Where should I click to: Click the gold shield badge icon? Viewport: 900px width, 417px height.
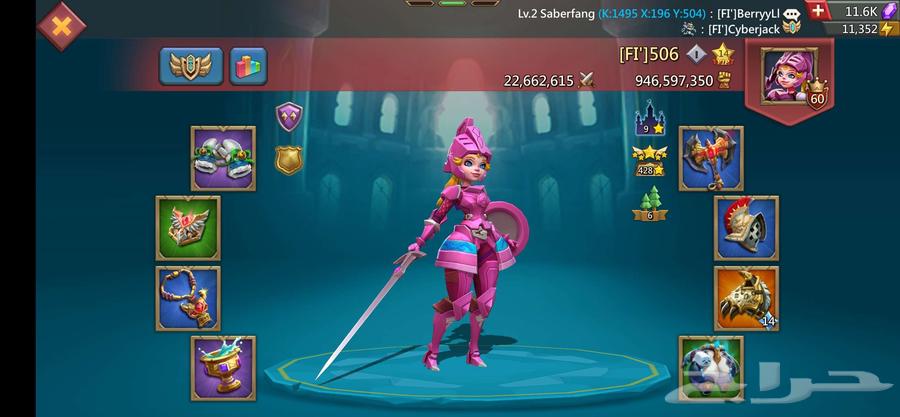[x=288, y=158]
